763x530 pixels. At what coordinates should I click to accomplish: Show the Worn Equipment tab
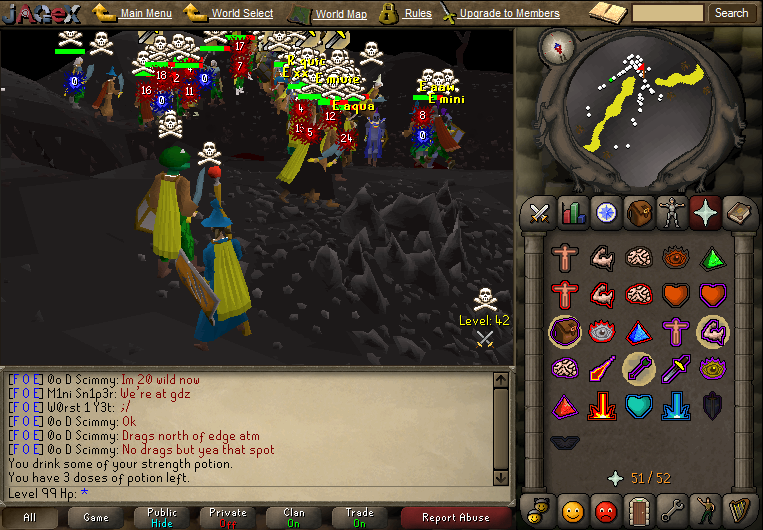[671, 212]
